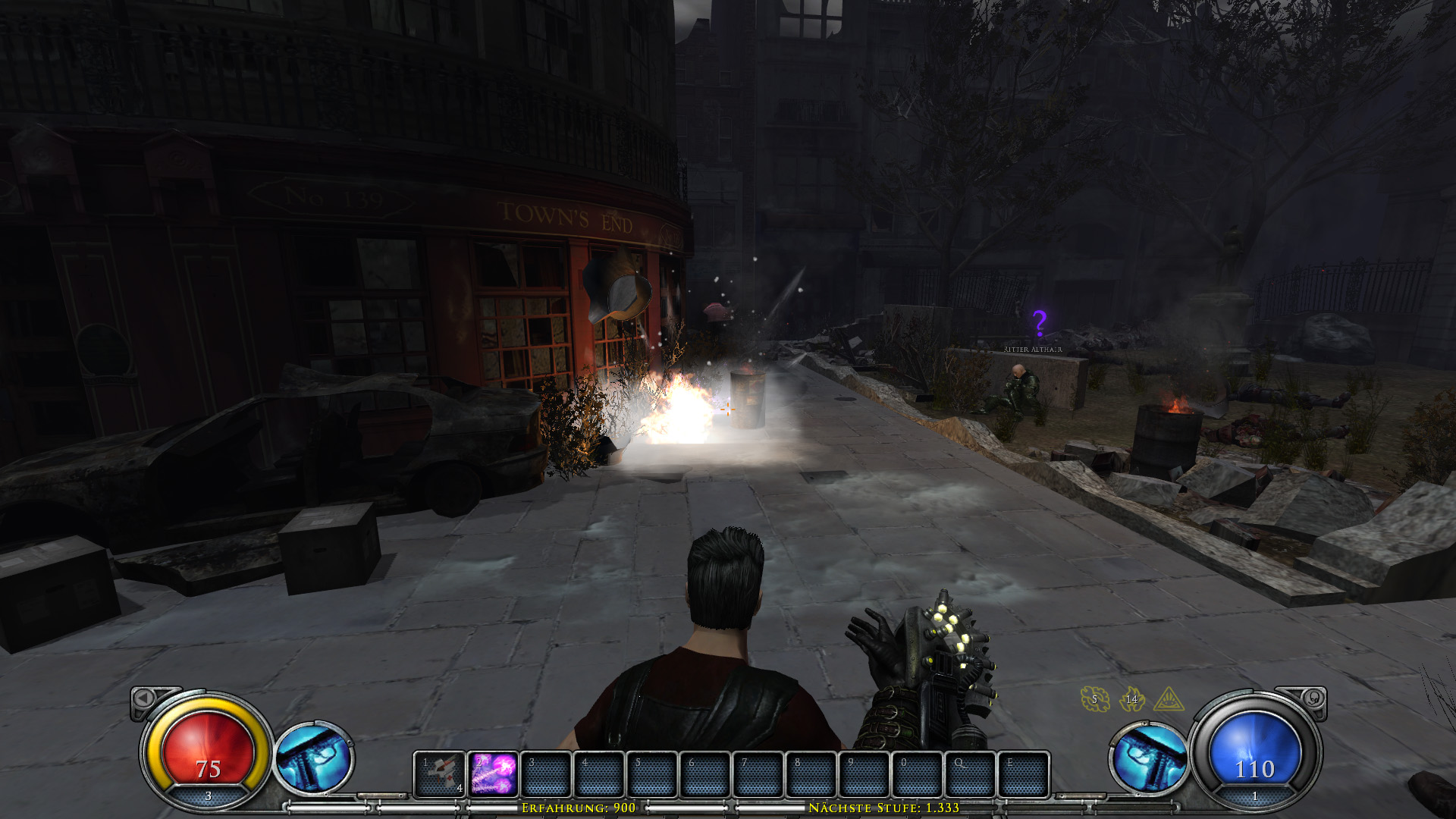1456x819 pixels.
Task: Click the gear-shaped status icon showing 5
Action: [1094, 699]
